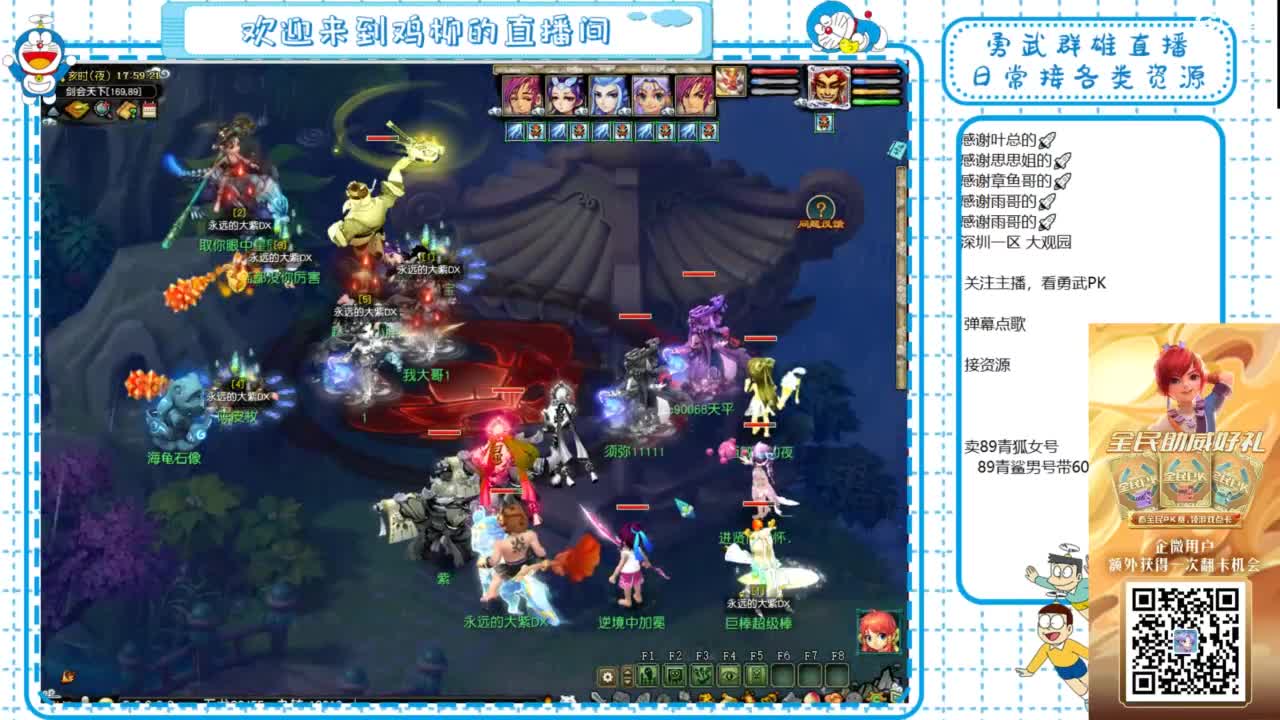The image size is (1280, 720).
Task: Expand the toolbar with the up-down arrow control
Action: pyautogui.click(x=627, y=675)
